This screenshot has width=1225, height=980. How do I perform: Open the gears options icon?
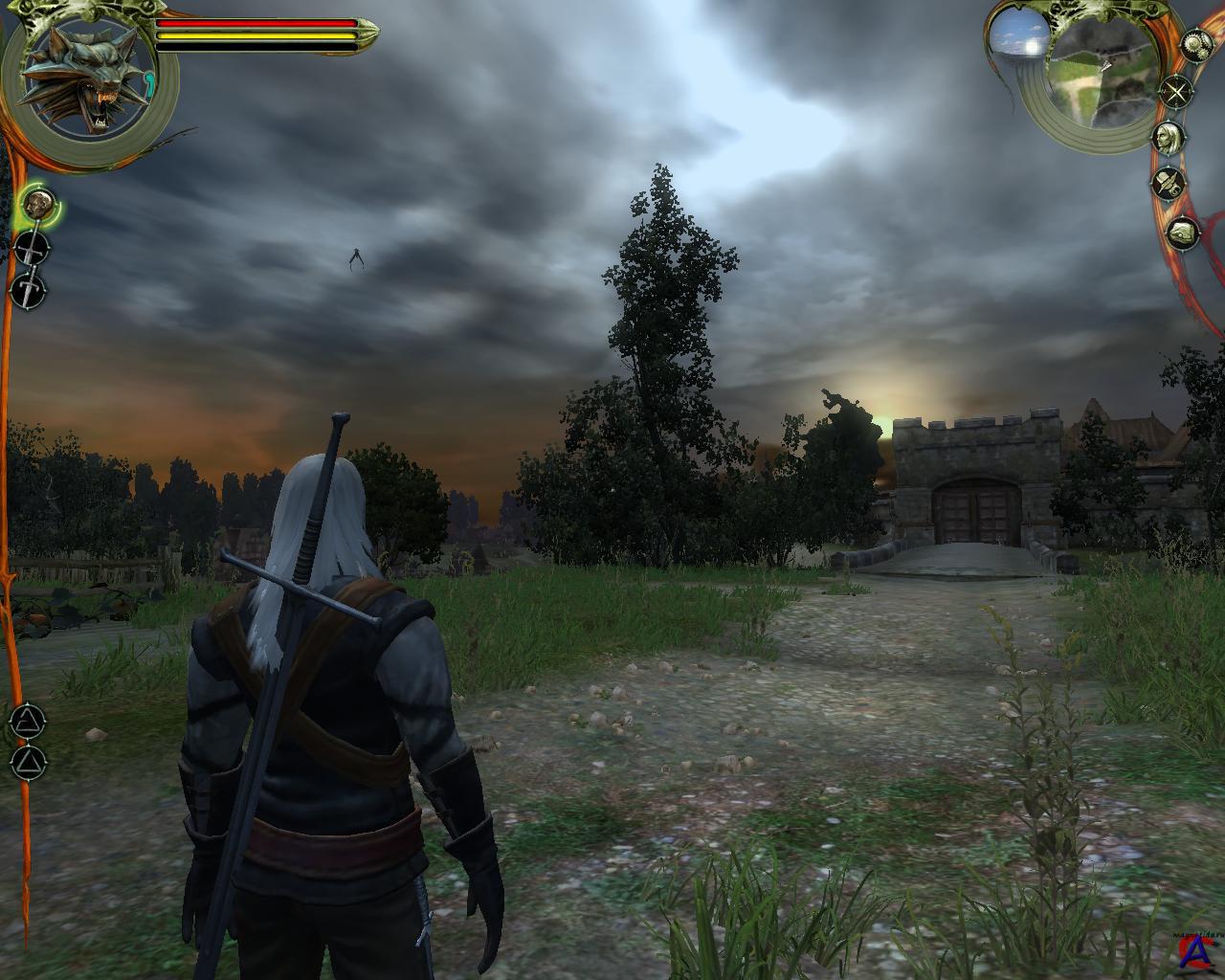[x=1196, y=43]
